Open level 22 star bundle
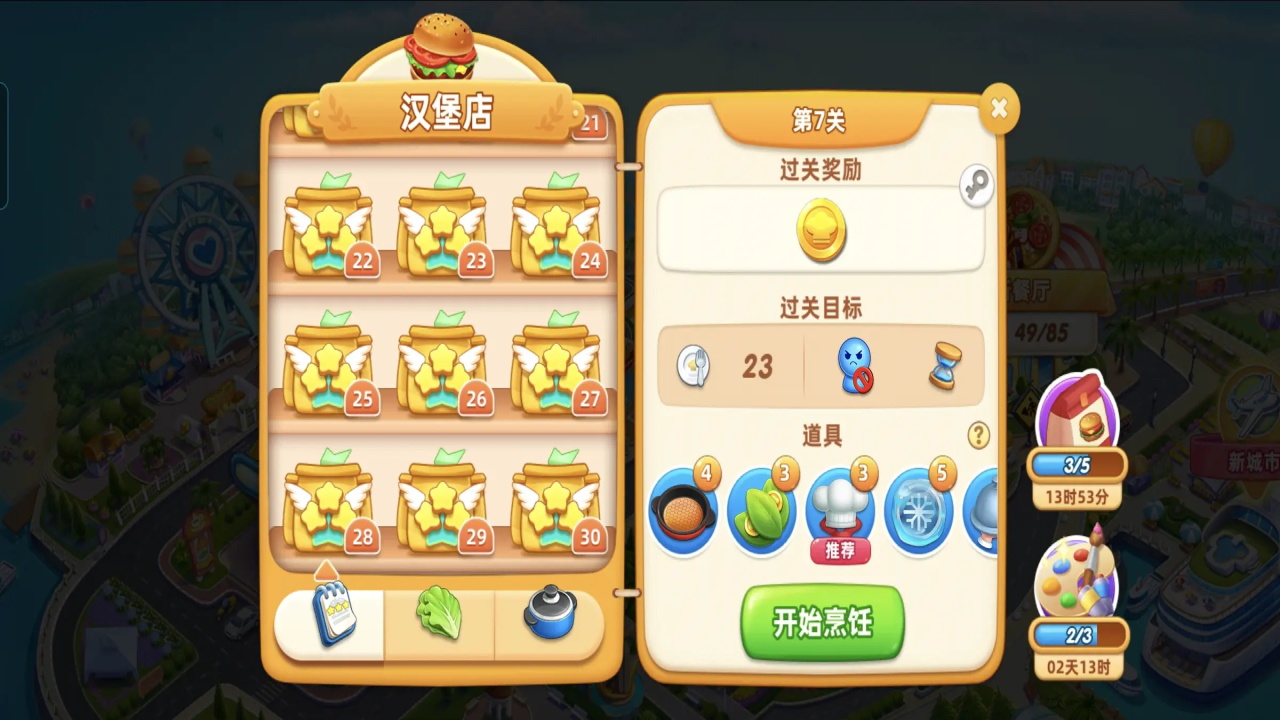The image size is (1280, 720). tap(329, 222)
